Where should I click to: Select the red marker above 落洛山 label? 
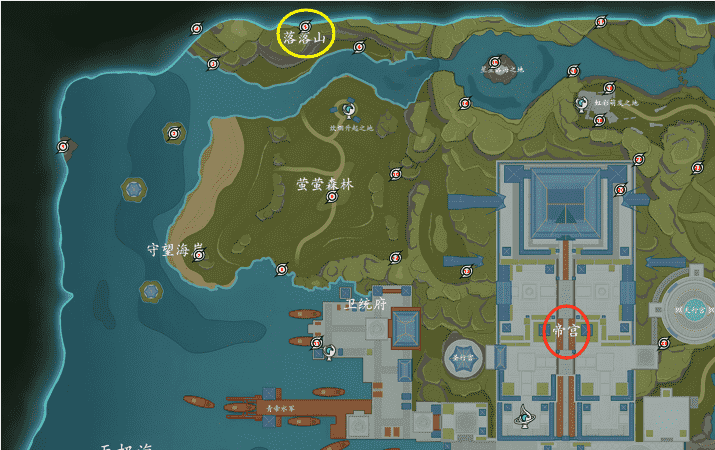coord(305,23)
